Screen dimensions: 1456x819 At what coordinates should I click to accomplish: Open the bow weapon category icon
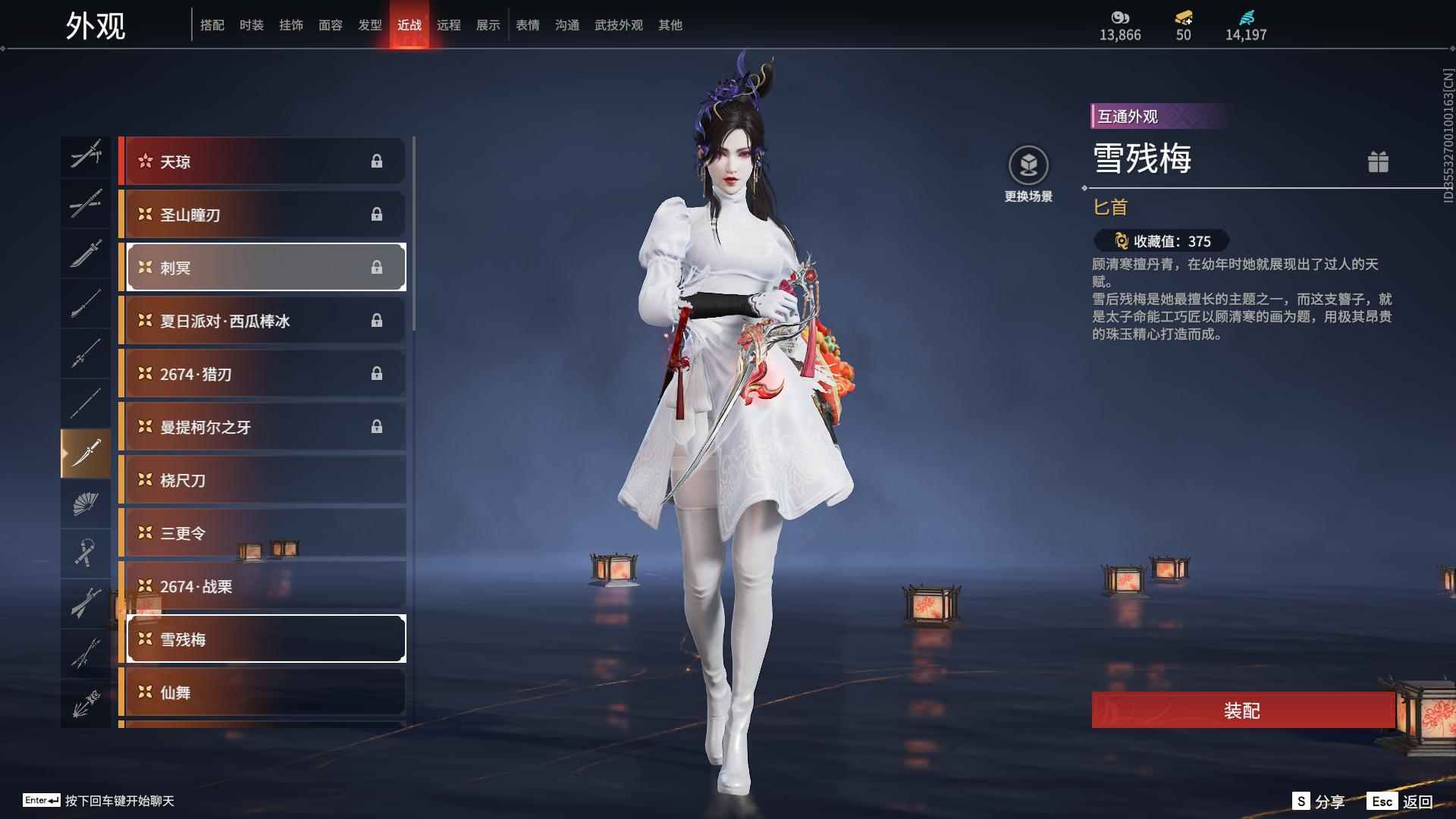pos(86,701)
